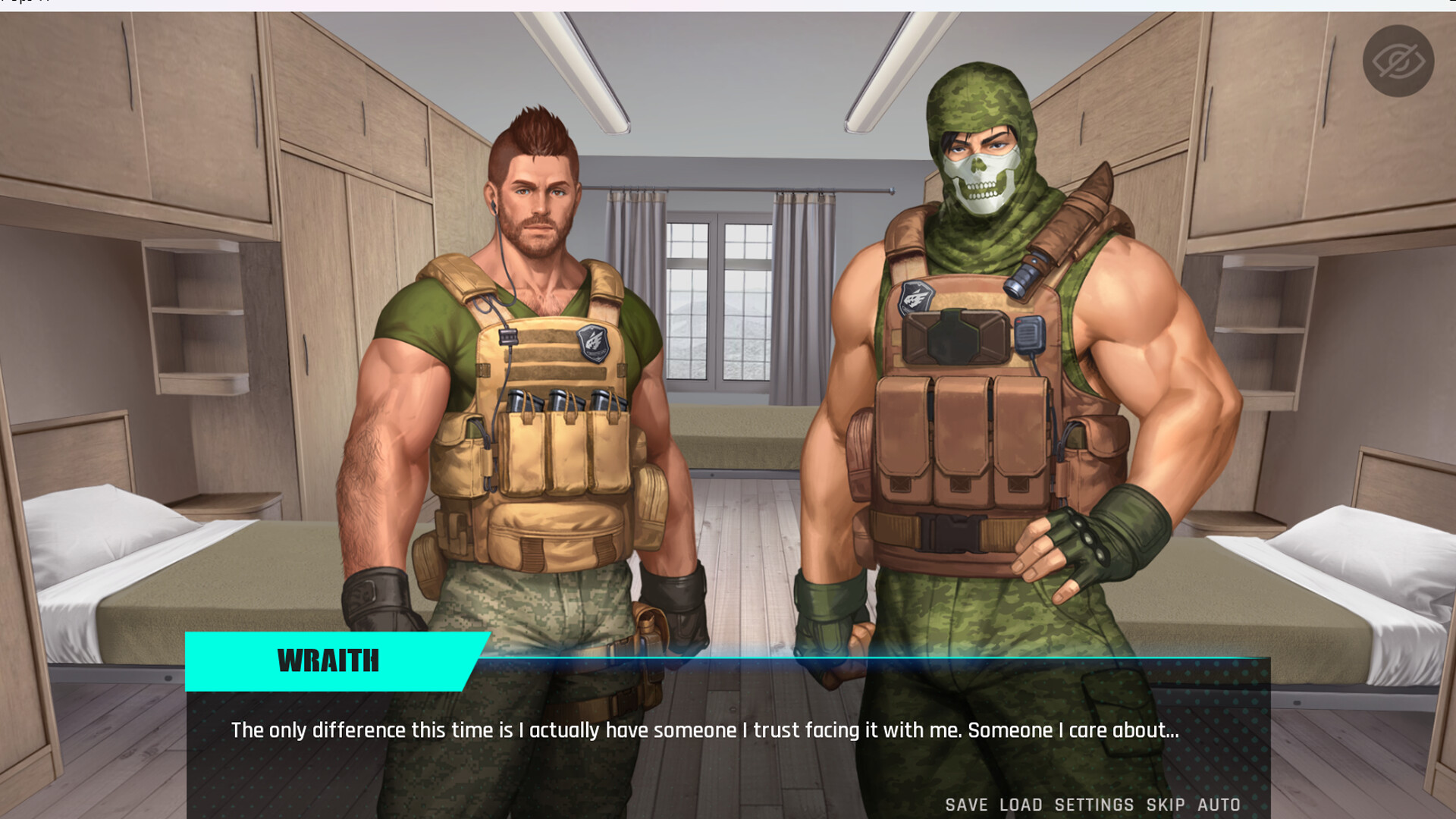Enable SKIP mode
The image size is (1456, 819).
pyautogui.click(x=1164, y=805)
